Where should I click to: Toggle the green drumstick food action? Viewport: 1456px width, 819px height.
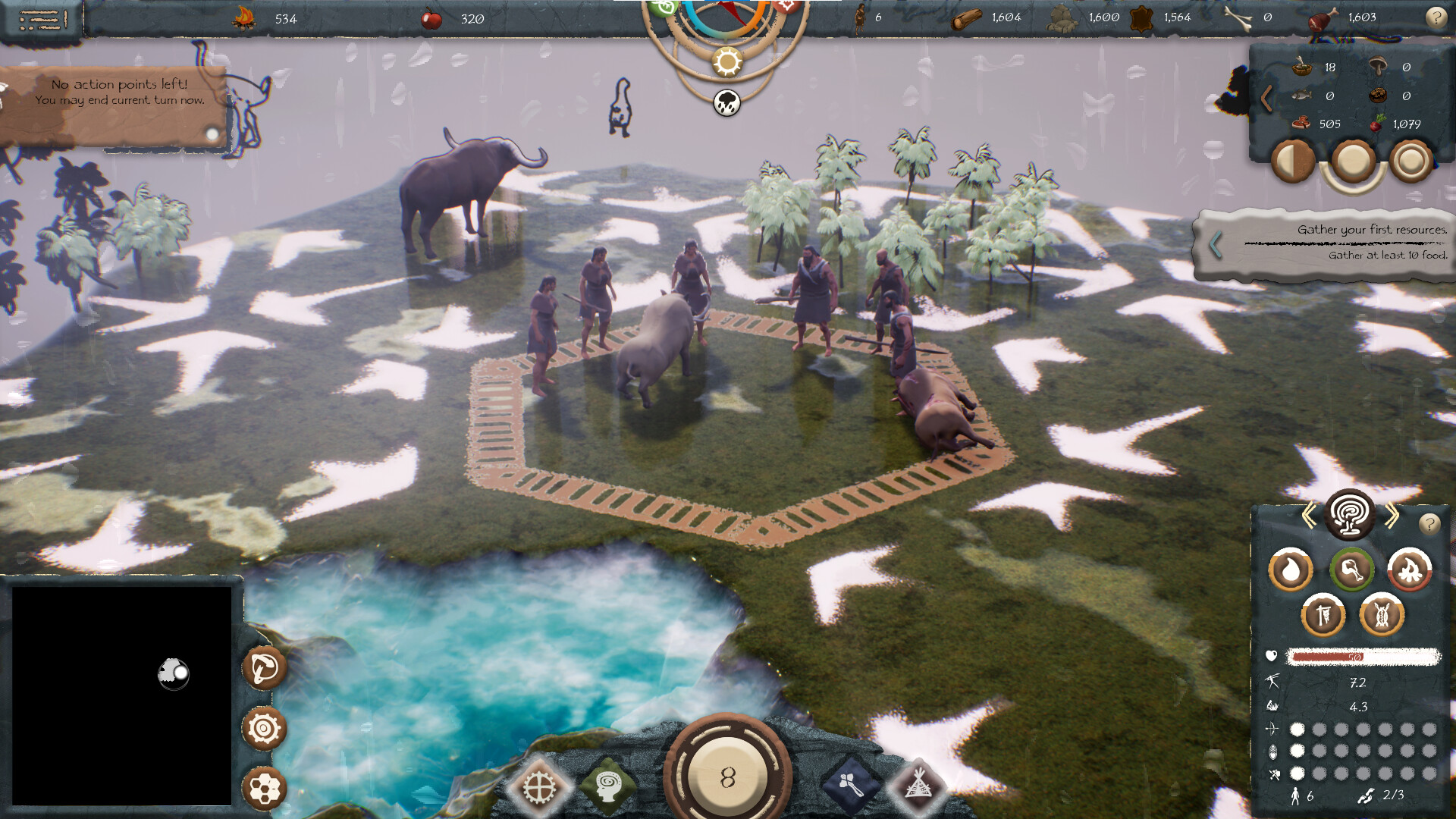1354,570
